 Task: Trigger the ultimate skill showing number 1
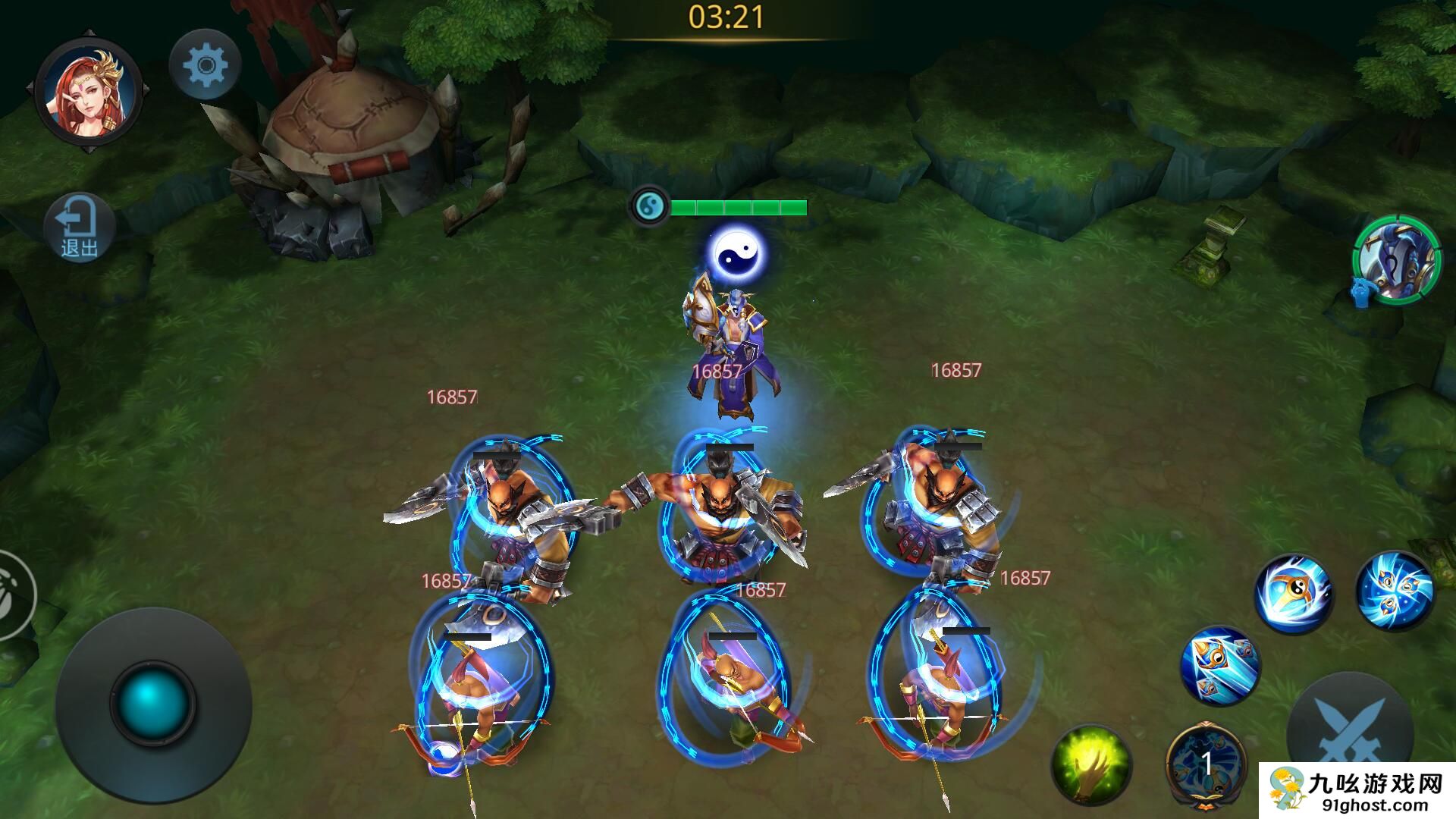[x=1206, y=764]
